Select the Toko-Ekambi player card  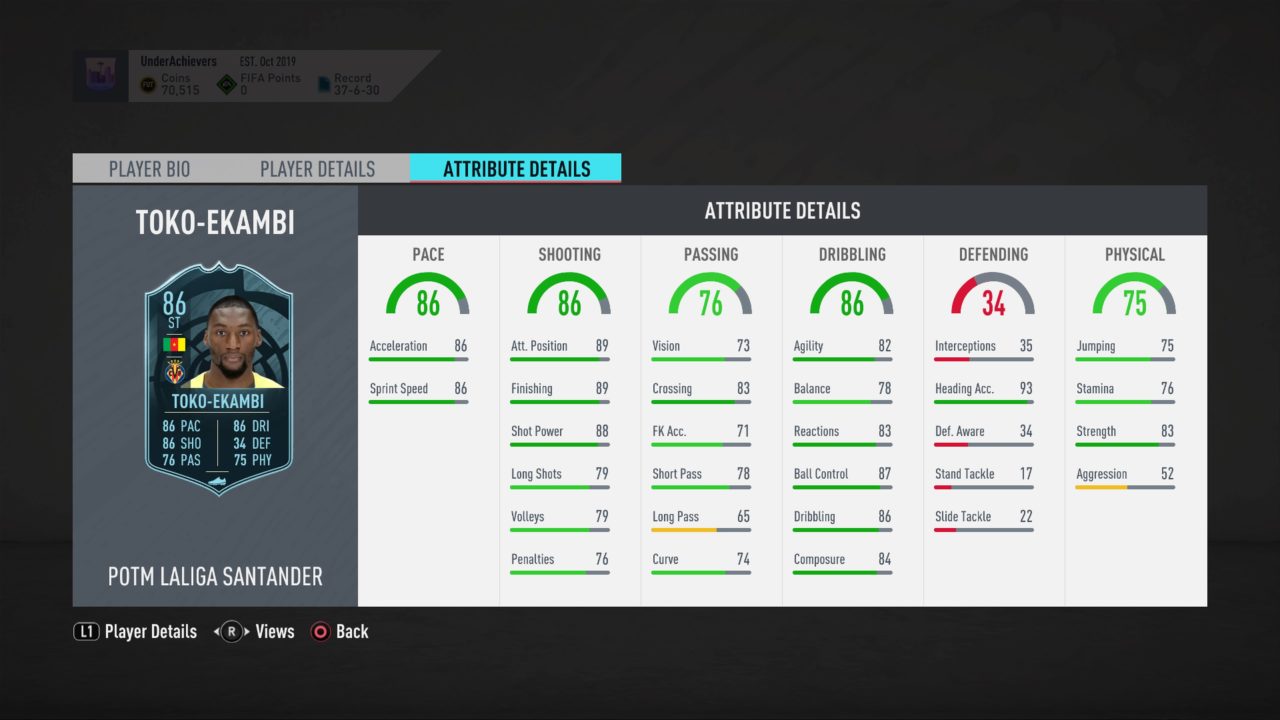(218, 378)
